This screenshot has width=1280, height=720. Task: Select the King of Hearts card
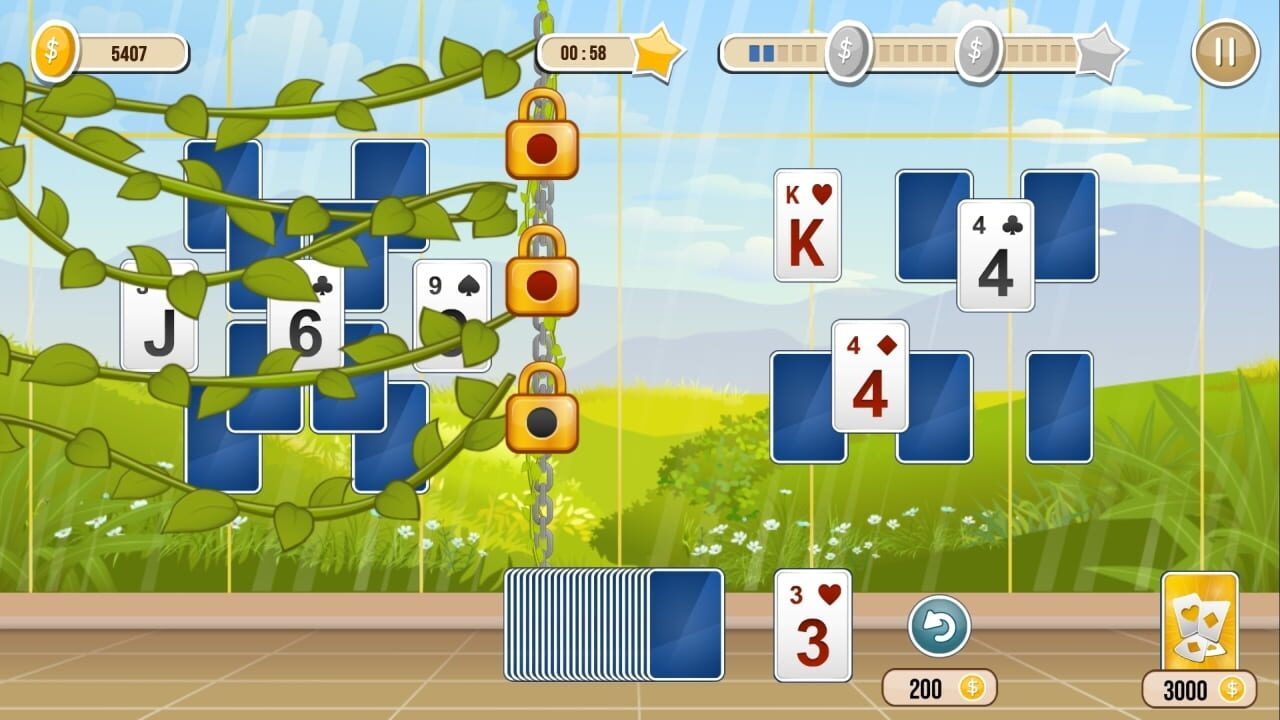tap(808, 225)
